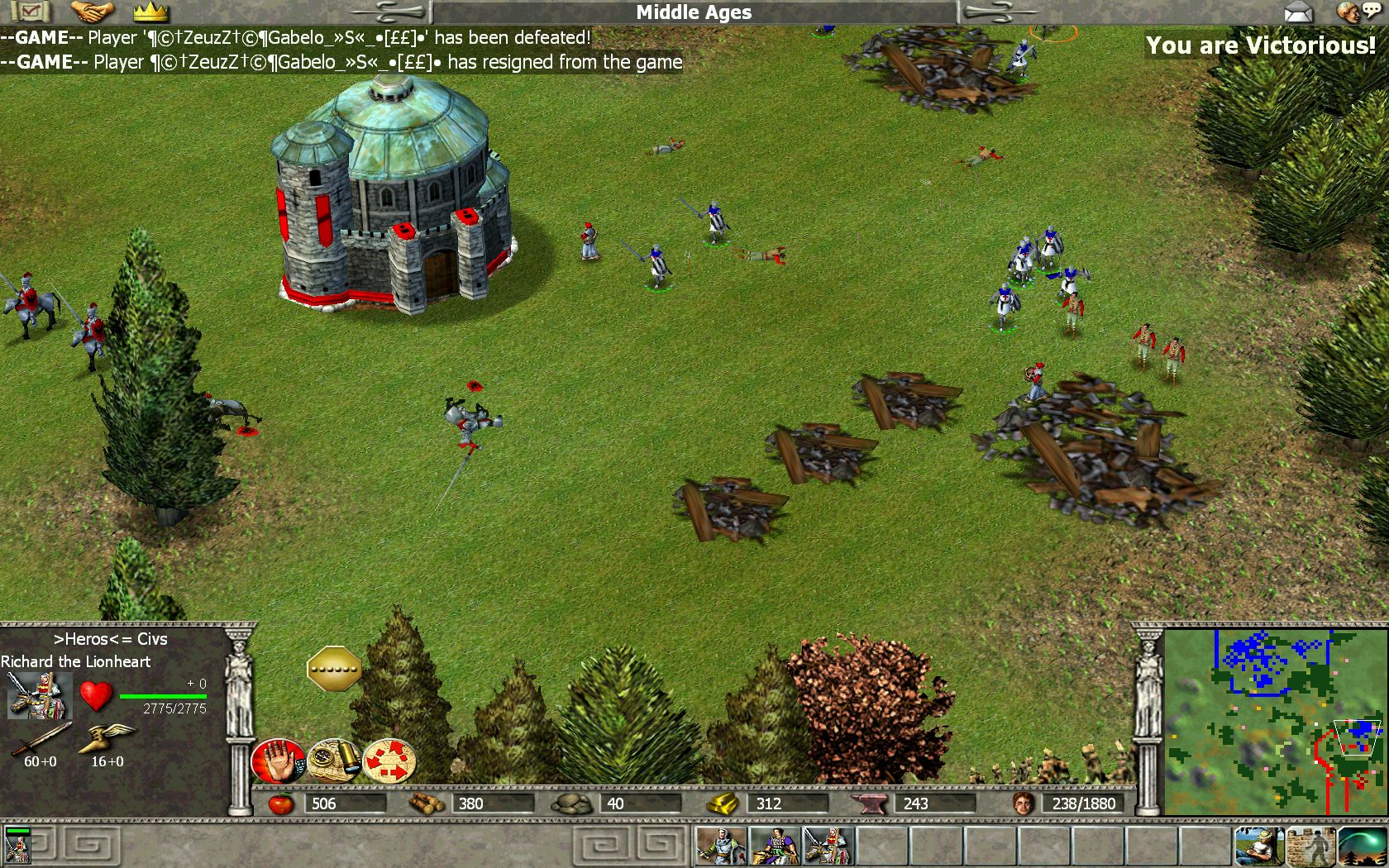Select the hero in the selection tray
The image size is (1389, 868).
click(17, 847)
